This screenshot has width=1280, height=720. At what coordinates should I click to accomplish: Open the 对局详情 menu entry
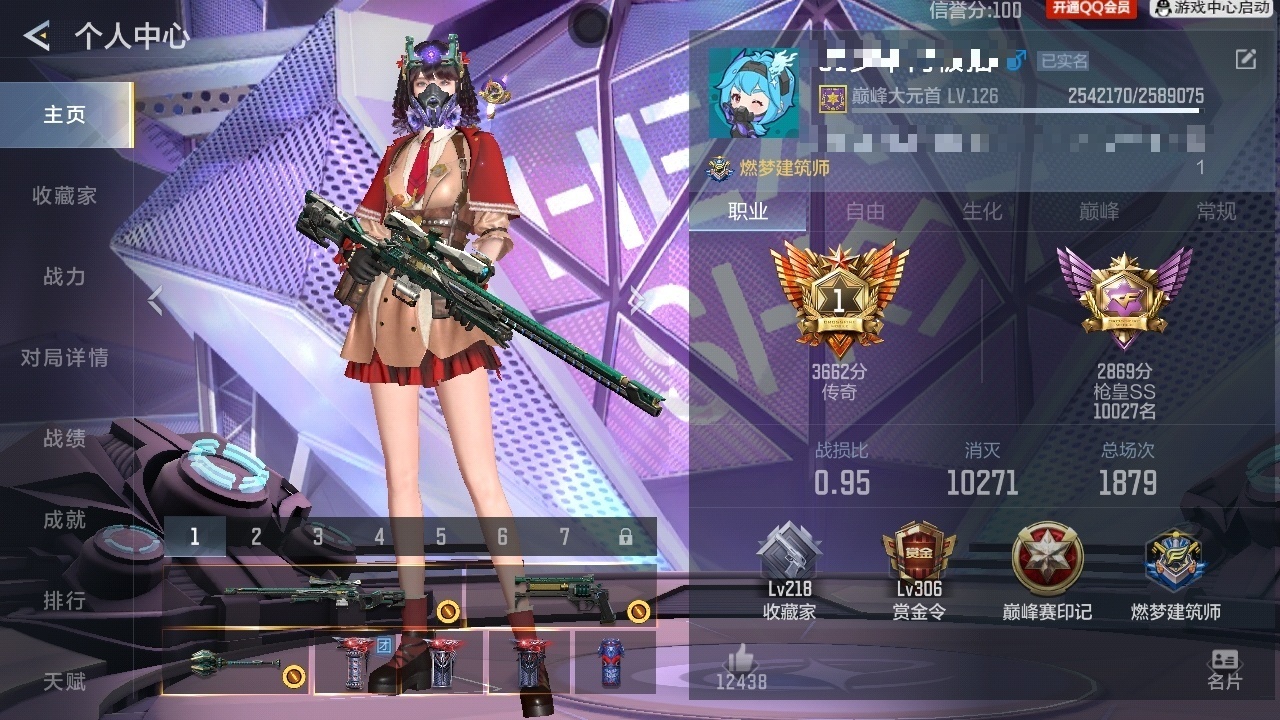(x=65, y=358)
